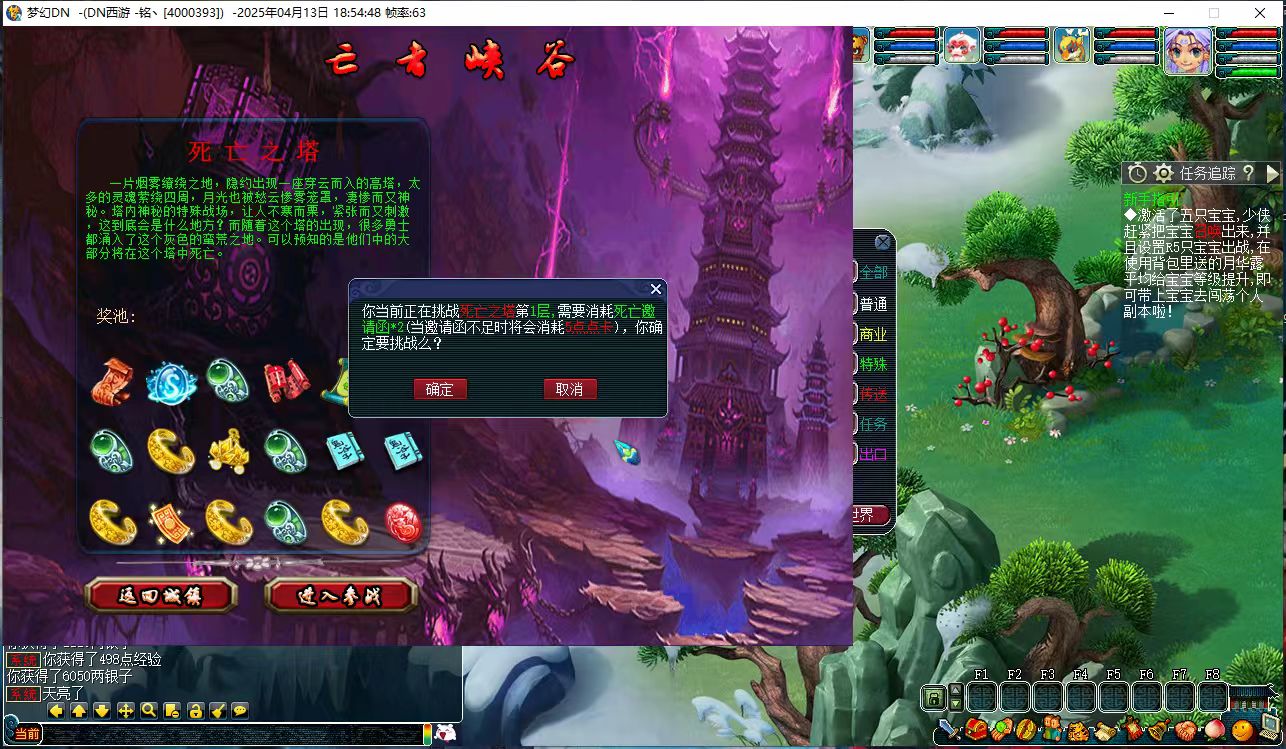Select the 普通 map filter
1286x749 pixels.
click(872, 303)
